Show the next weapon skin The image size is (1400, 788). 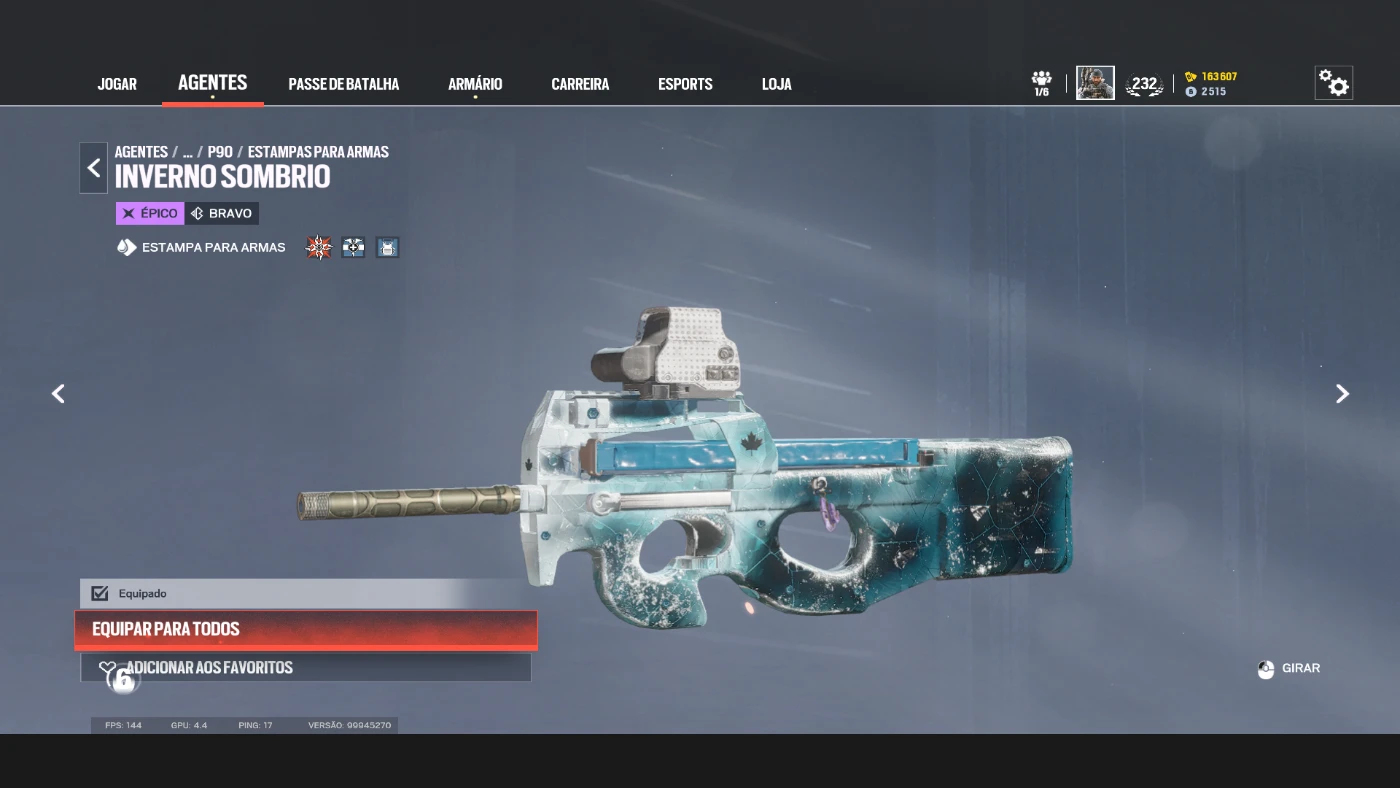click(1342, 394)
